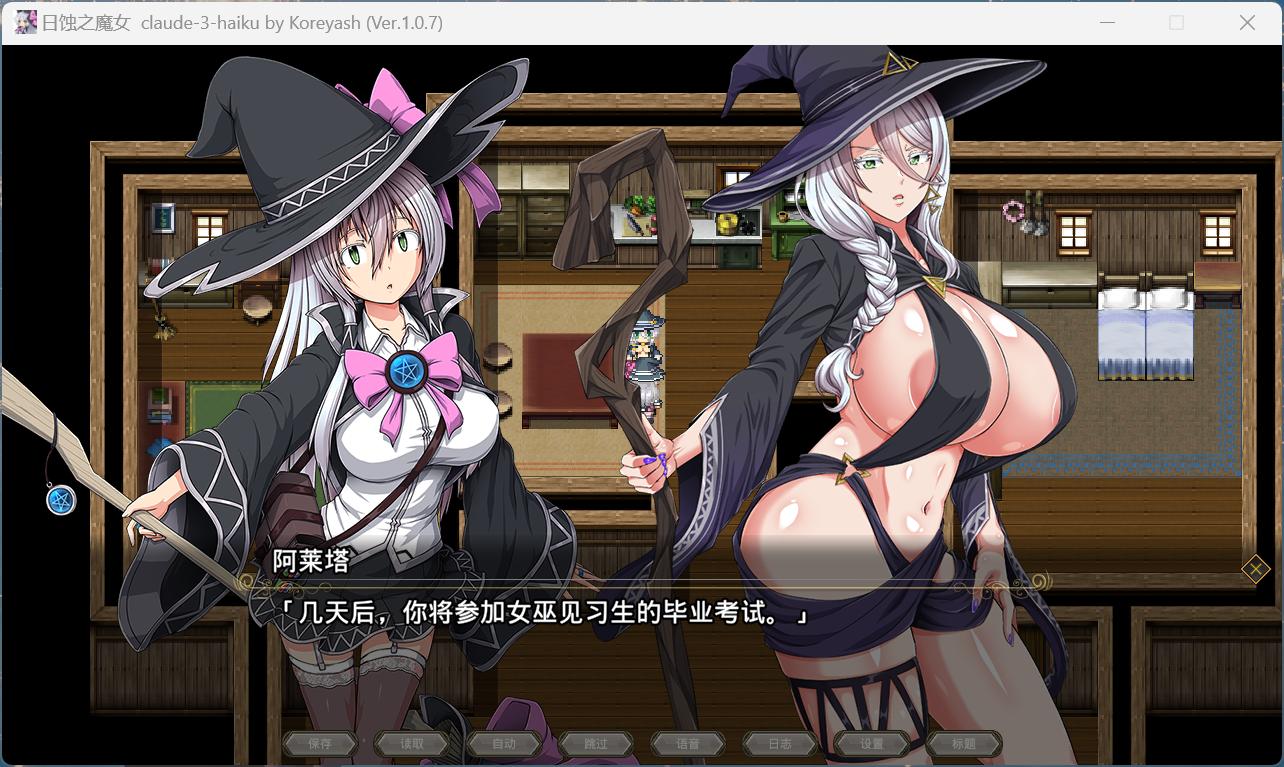Image resolution: width=1284 pixels, height=767 pixels.
Task: Activate 跳过 skip mode
Action: 596,743
